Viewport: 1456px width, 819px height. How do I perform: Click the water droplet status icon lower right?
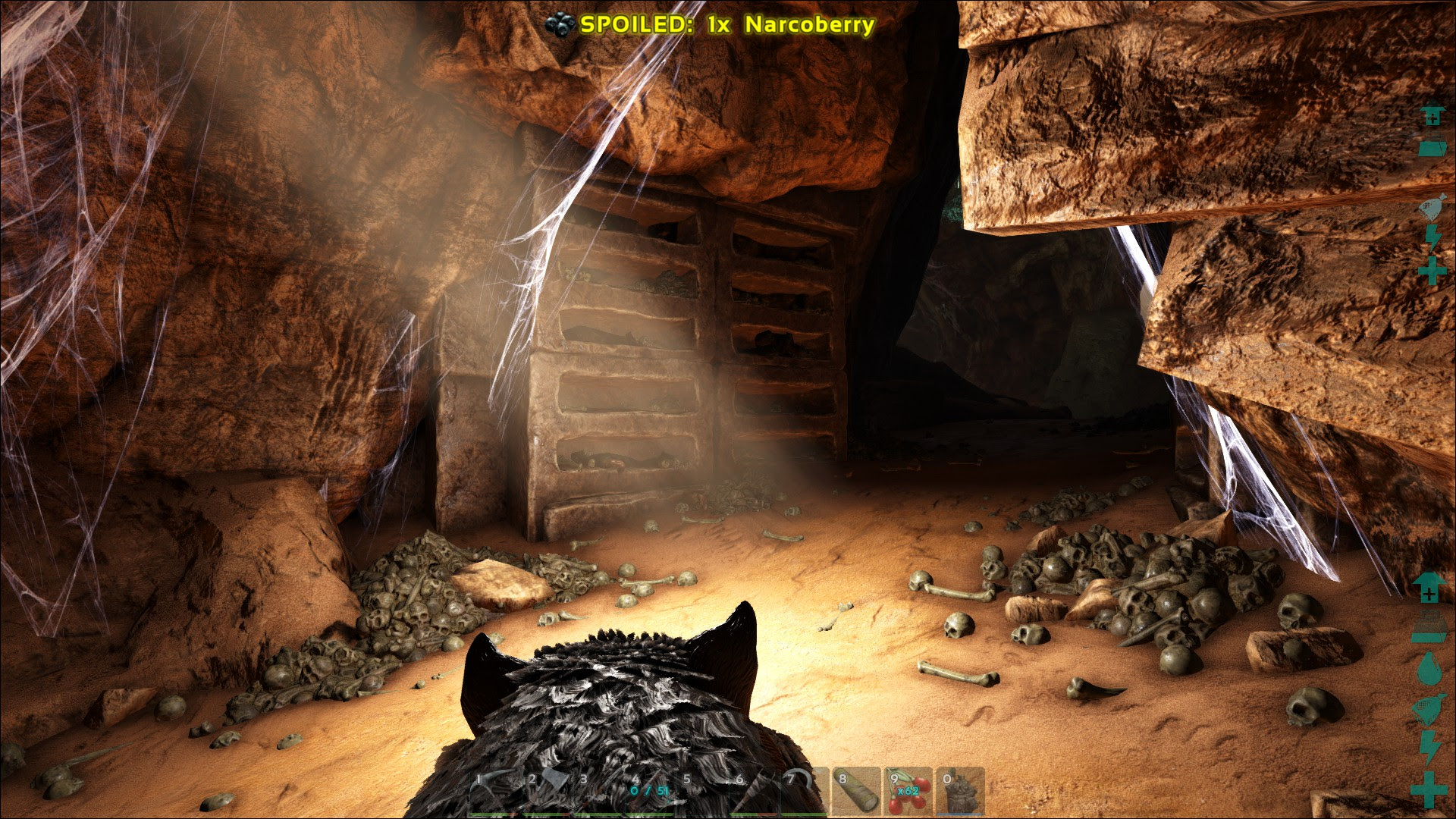point(1429,668)
